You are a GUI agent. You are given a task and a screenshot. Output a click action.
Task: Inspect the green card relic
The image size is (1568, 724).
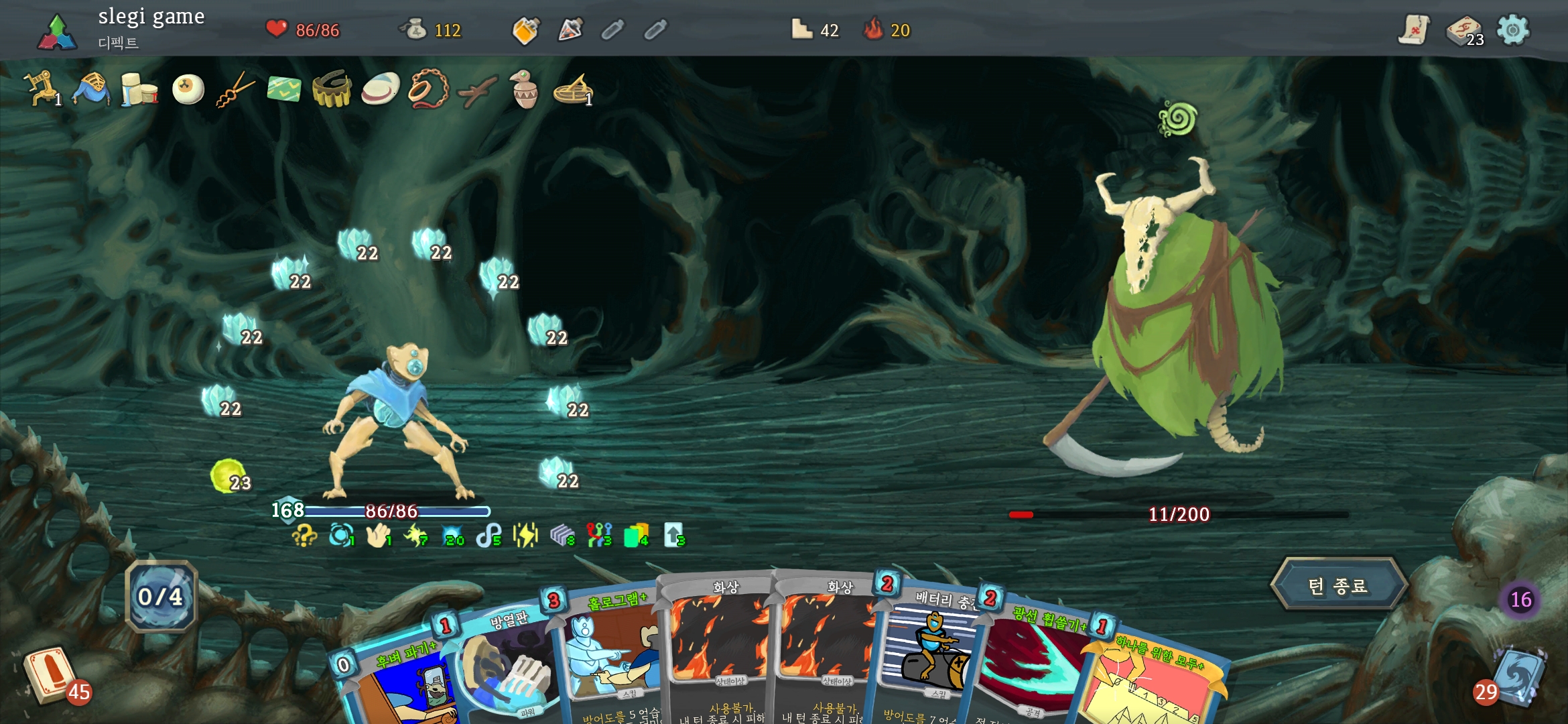(x=284, y=89)
